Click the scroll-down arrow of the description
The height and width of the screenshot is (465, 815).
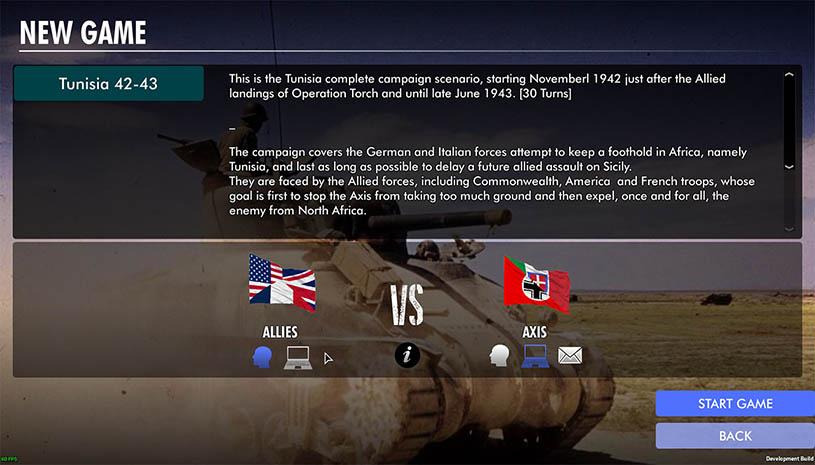(x=789, y=166)
